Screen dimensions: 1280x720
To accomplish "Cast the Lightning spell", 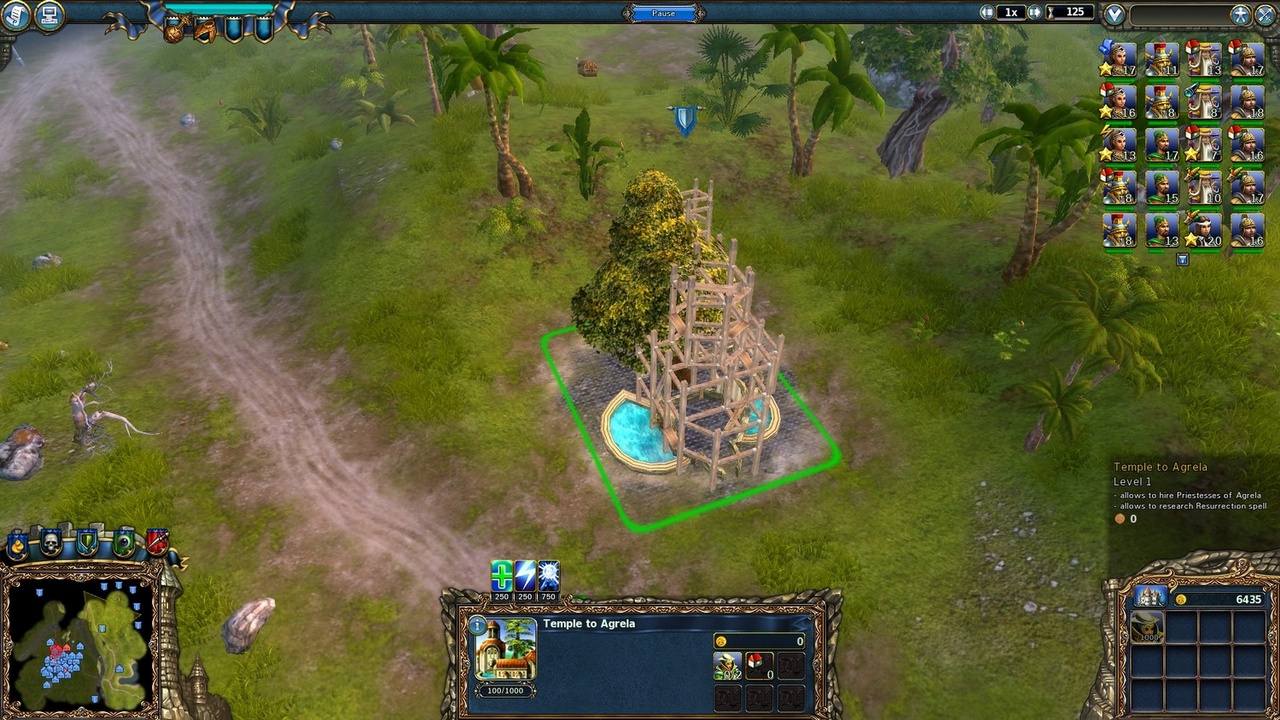I will coord(523,576).
